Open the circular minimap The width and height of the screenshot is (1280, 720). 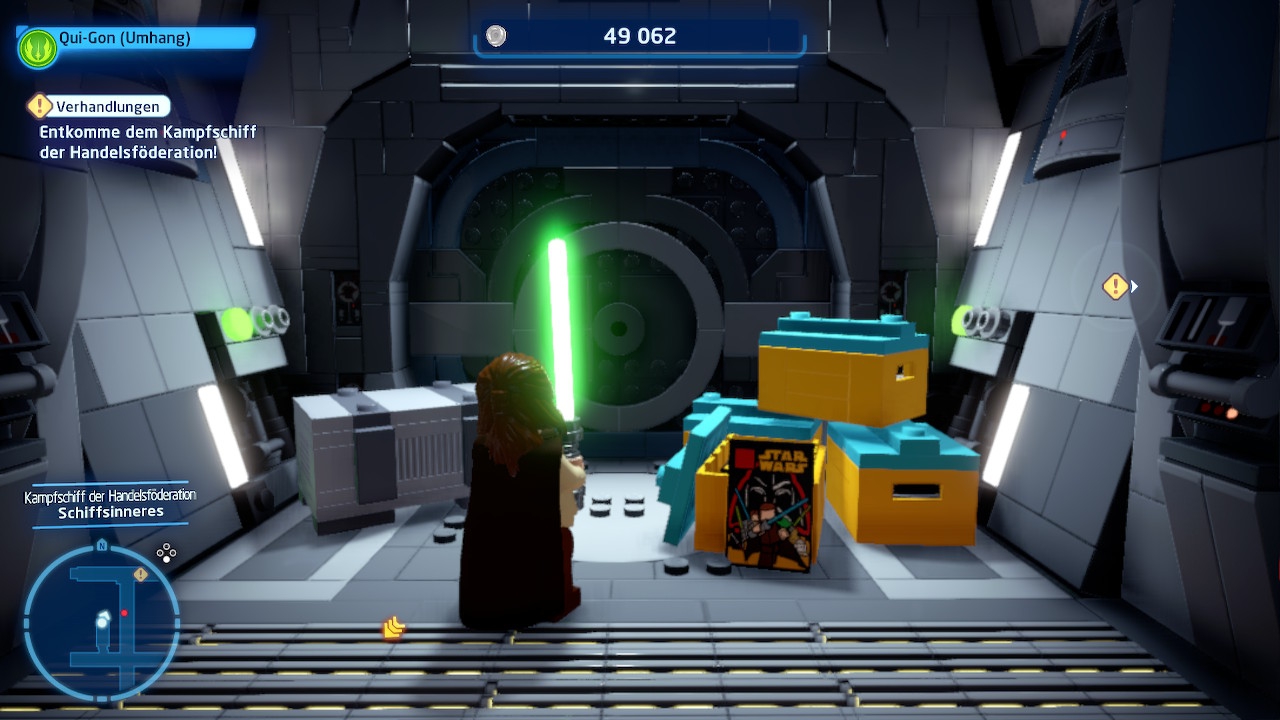(101, 622)
